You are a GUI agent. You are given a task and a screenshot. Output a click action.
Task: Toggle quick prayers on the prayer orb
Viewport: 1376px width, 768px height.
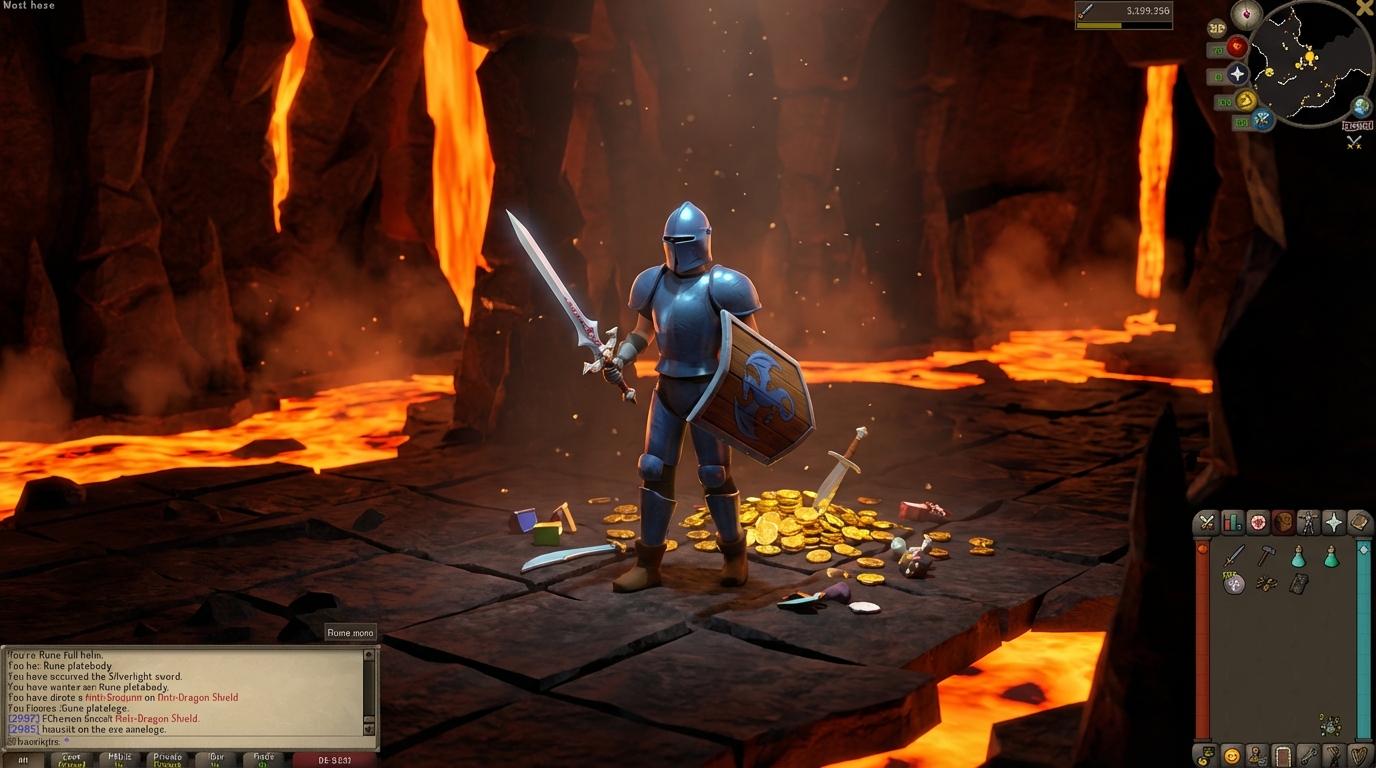tap(1238, 74)
